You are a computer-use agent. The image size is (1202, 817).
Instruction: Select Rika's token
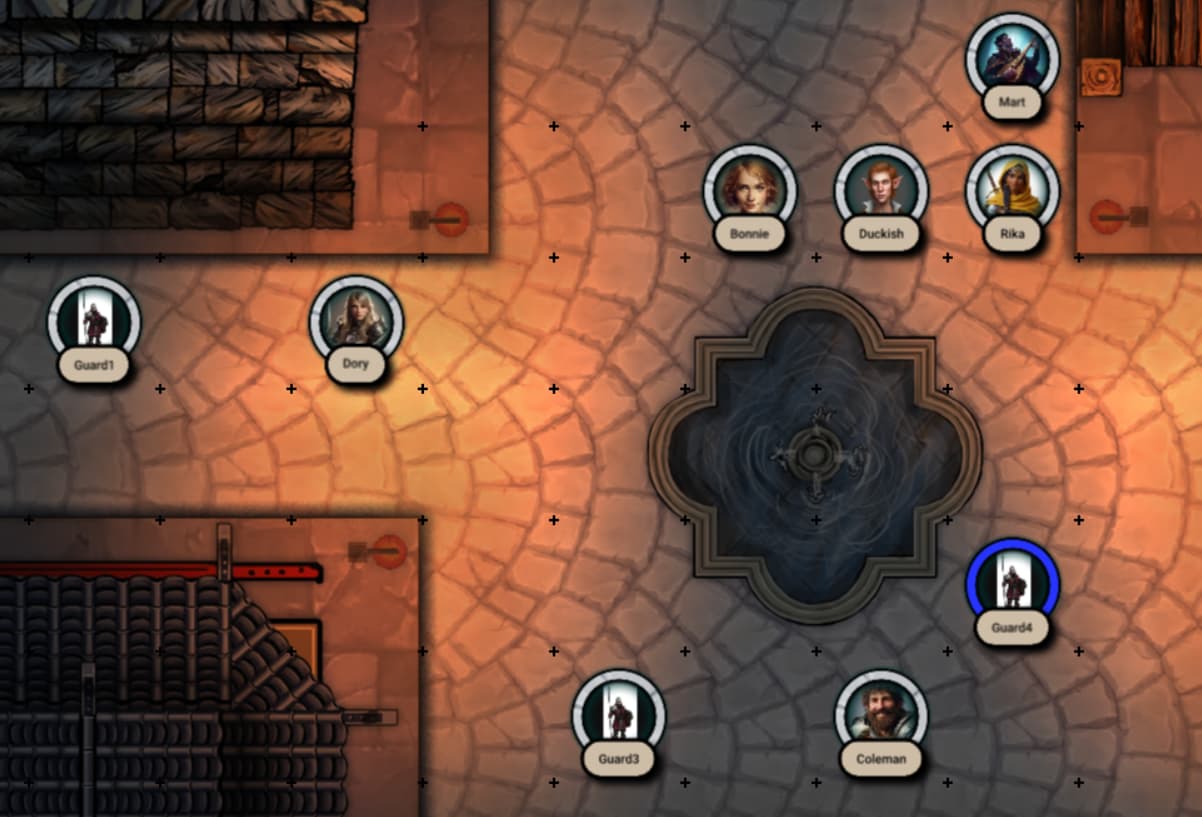1012,191
